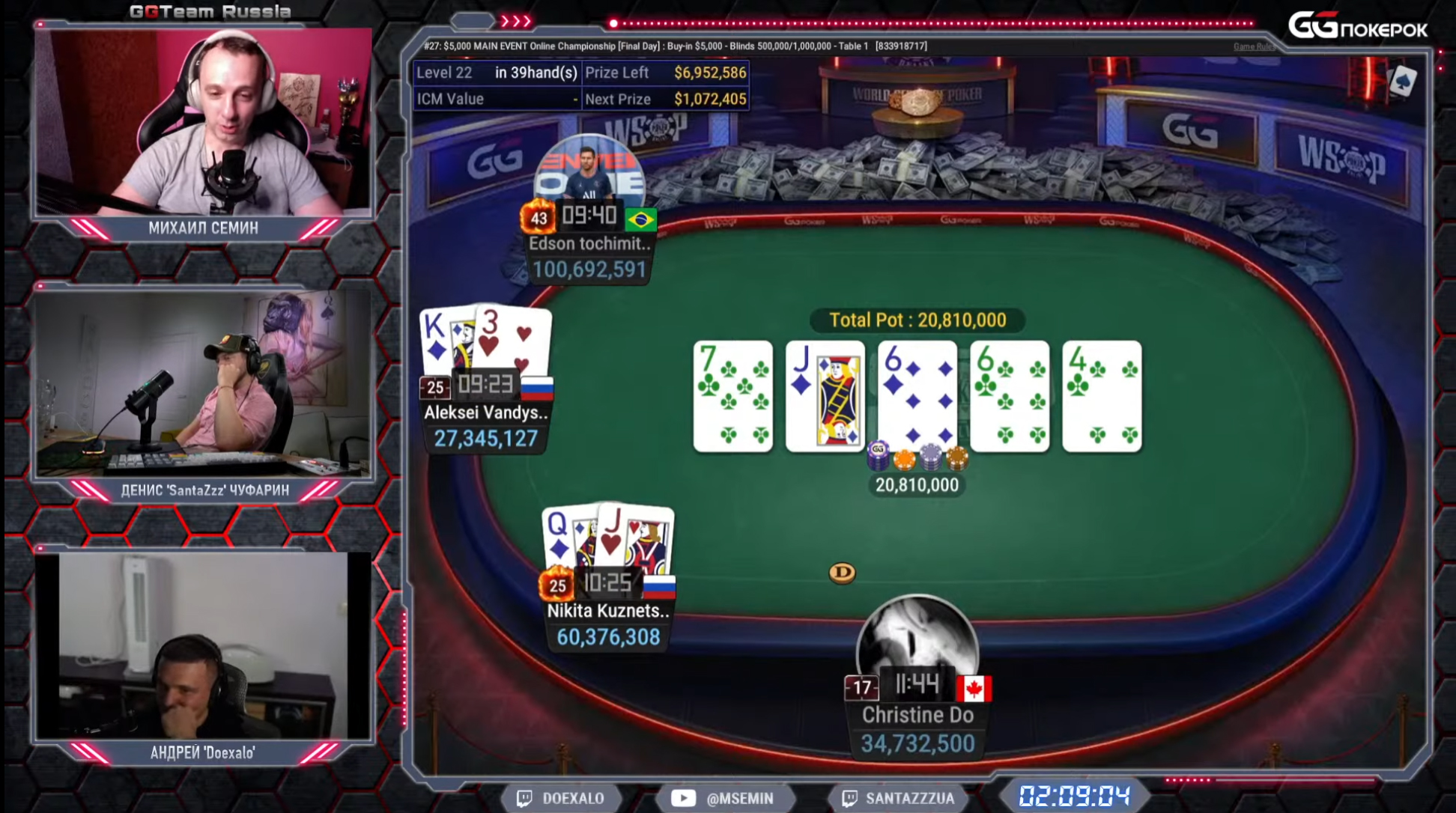Image resolution: width=1456 pixels, height=813 pixels.
Task: Select the 4 of clubs board card
Action: [1101, 396]
